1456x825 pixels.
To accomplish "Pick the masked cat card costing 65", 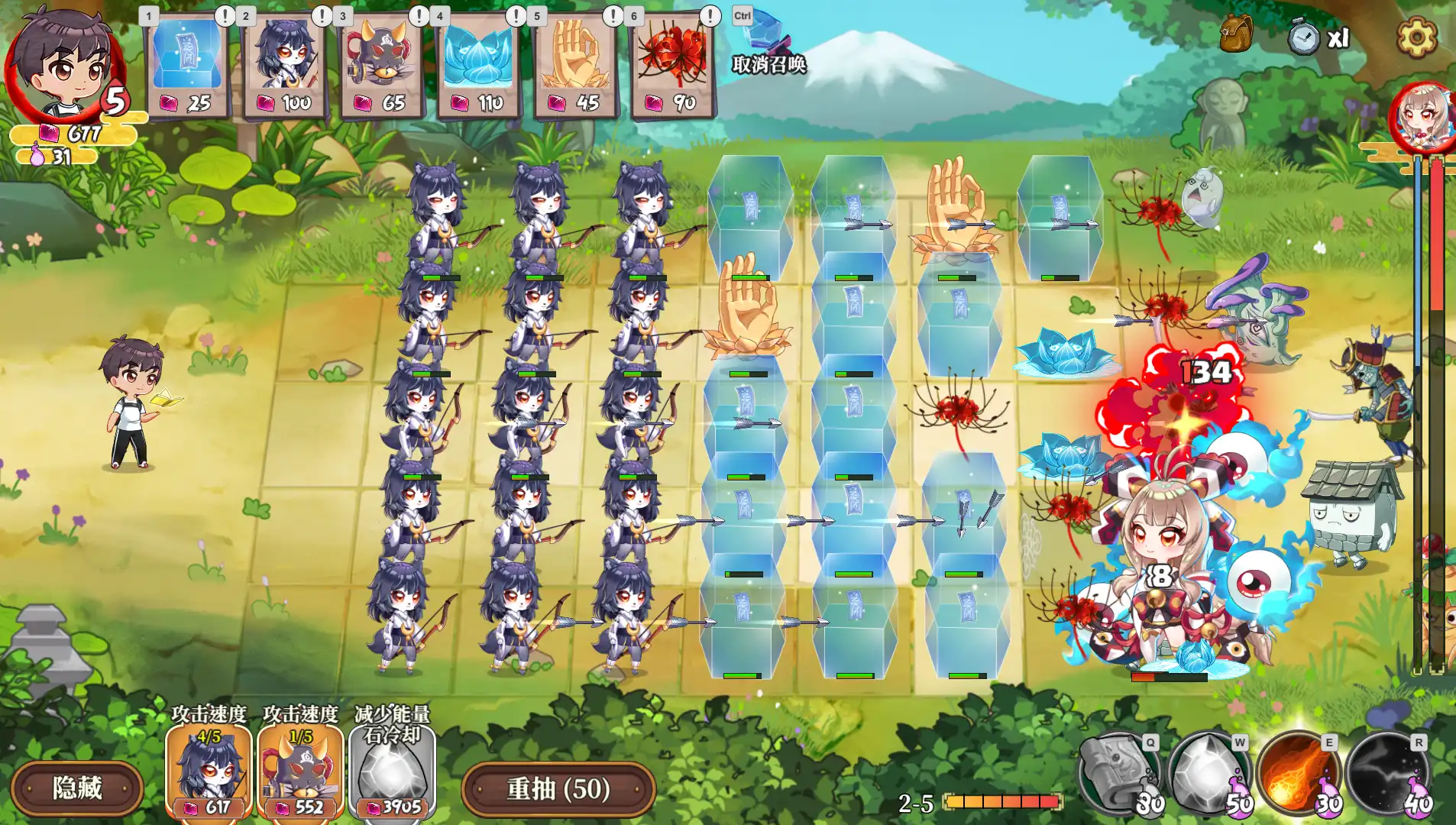I will (x=381, y=65).
